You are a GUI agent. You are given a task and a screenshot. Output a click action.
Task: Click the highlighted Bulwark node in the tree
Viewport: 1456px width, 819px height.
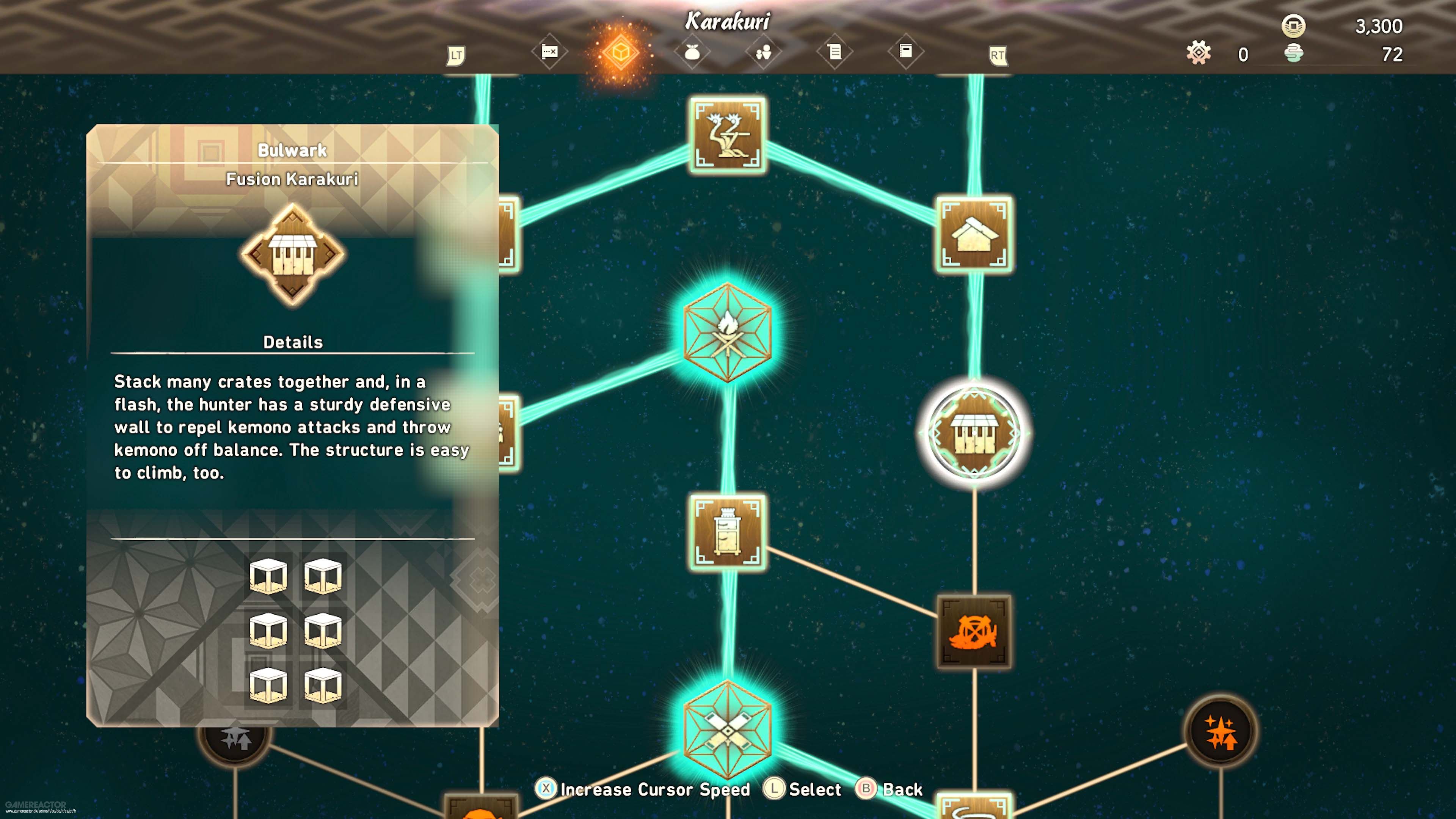pos(974,433)
